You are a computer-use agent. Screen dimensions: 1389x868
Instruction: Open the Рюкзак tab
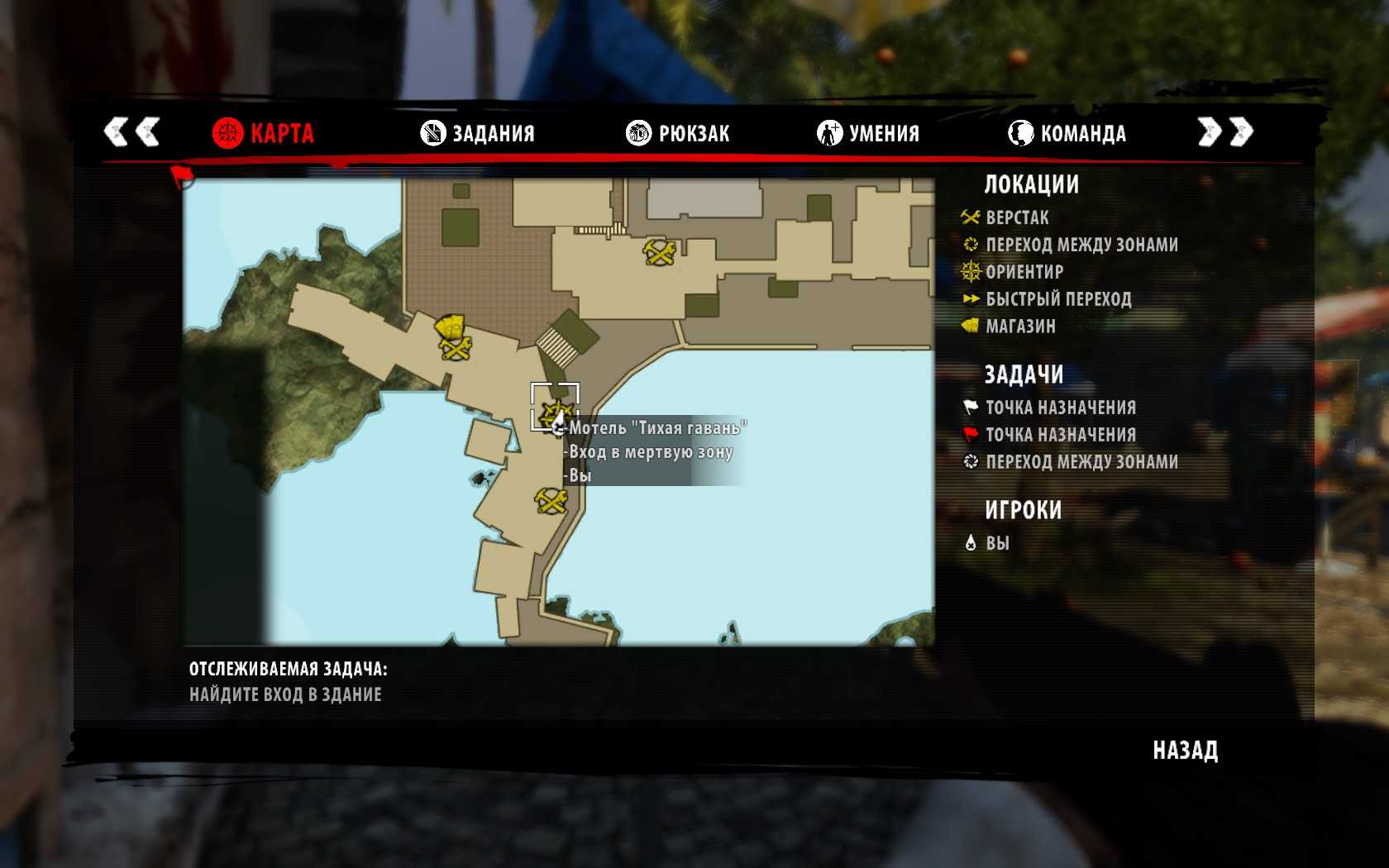(678, 133)
